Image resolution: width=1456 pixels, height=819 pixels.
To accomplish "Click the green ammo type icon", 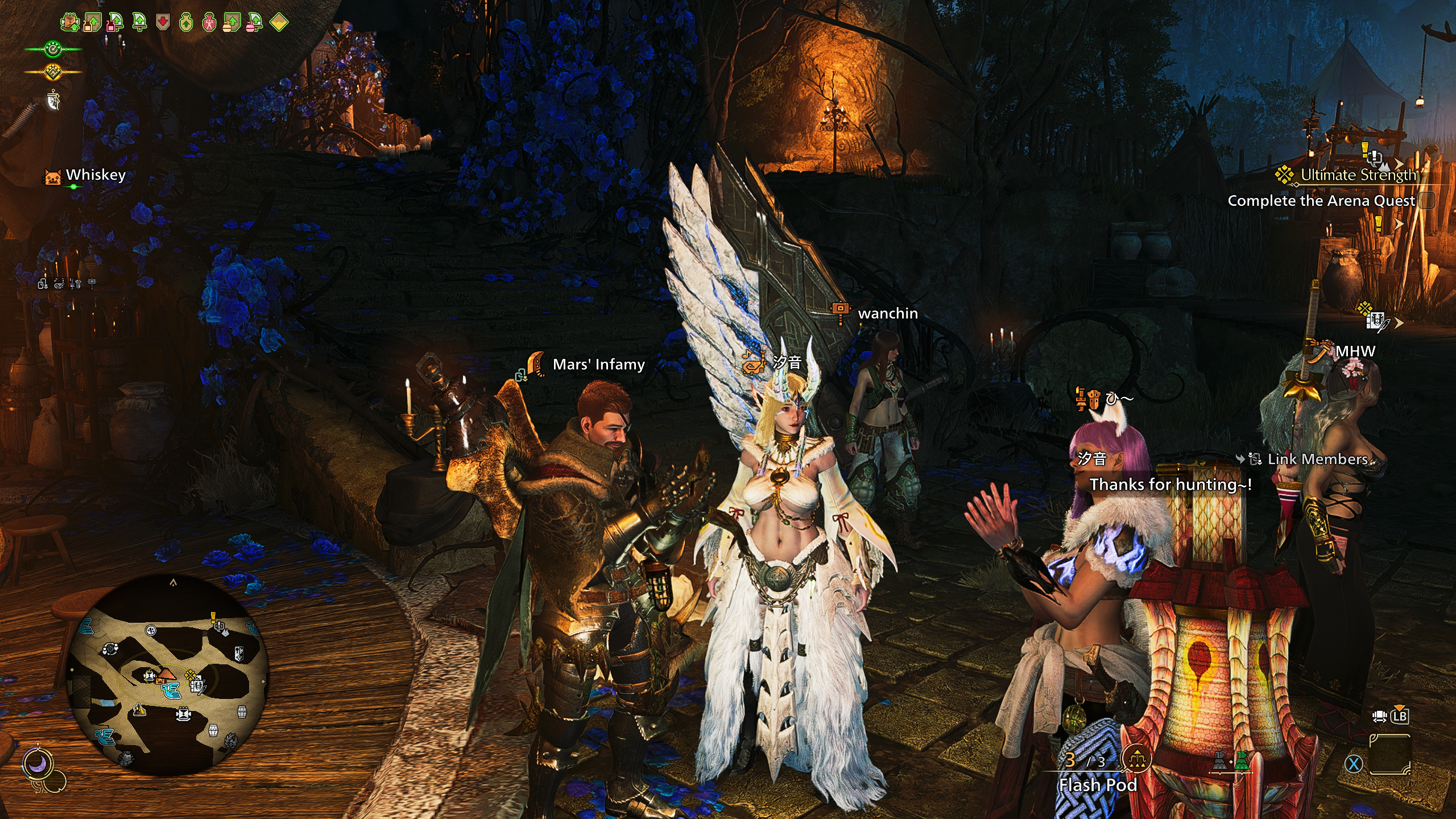I will click(x=1242, y=761).
